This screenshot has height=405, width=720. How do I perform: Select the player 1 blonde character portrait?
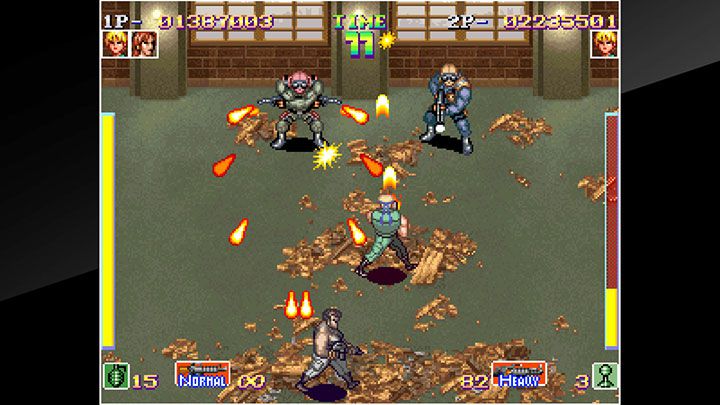pyautogui.click(x=115, y=45)
